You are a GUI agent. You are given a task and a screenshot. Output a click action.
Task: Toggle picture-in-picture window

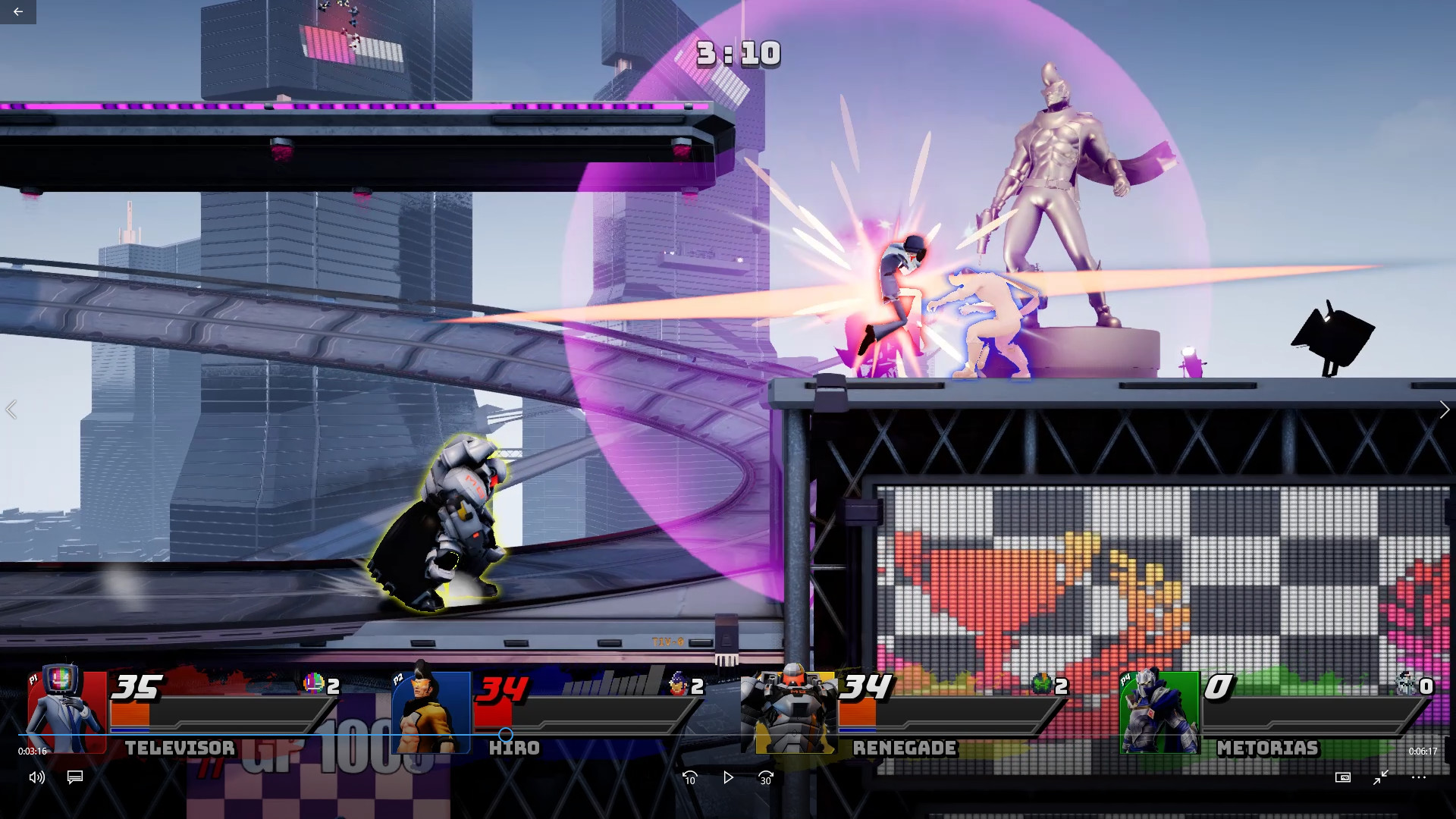(1343, 778)
